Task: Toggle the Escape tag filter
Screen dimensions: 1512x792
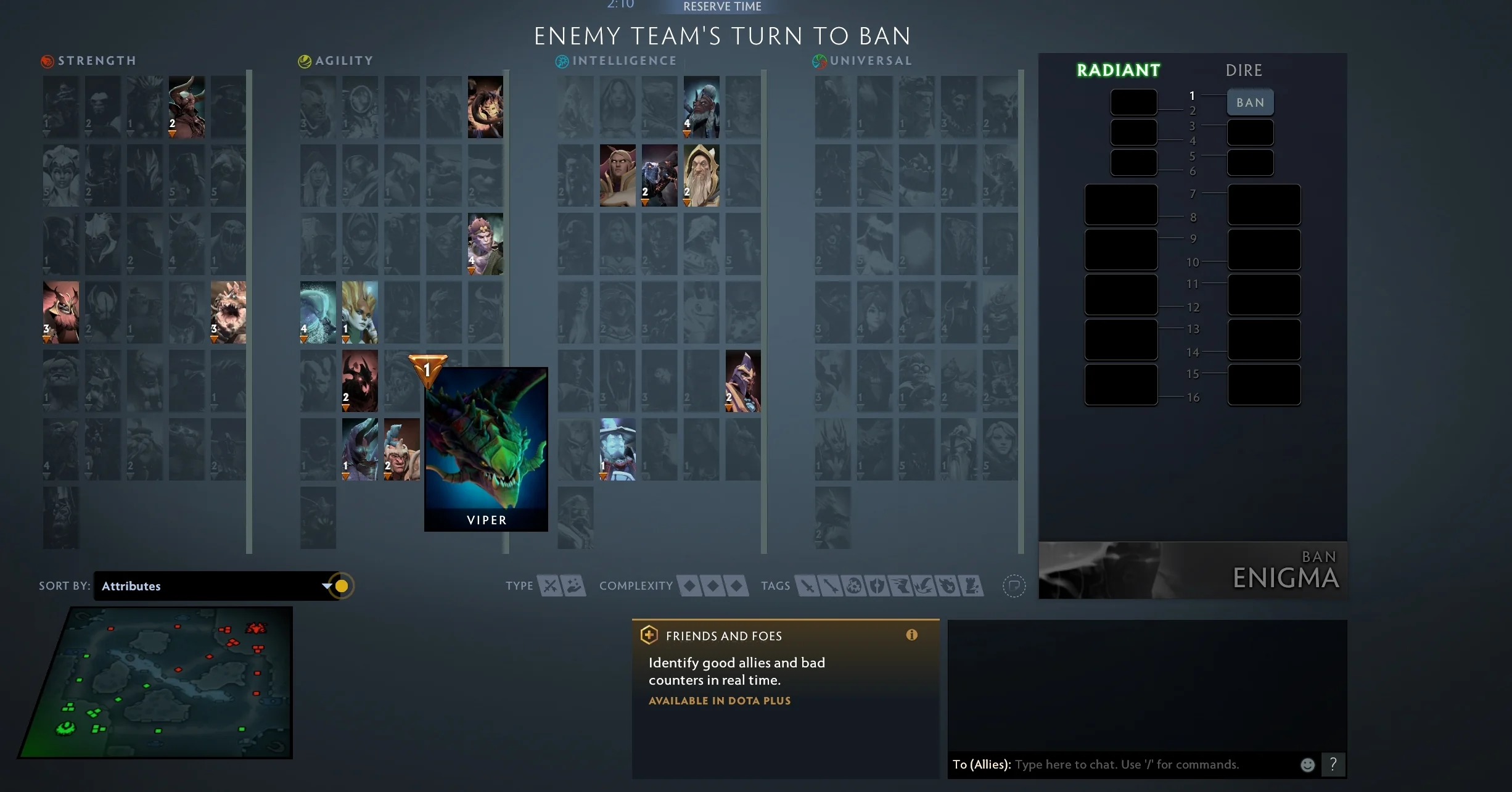Action: click(902, 586)
